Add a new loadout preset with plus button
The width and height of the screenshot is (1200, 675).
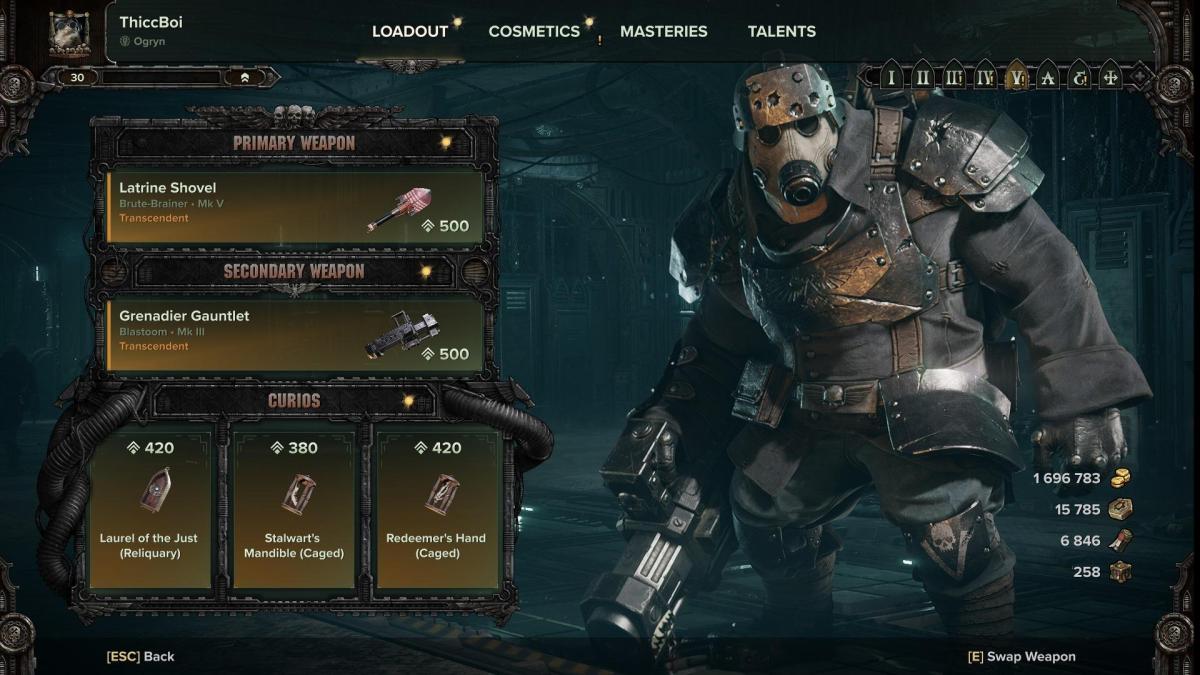(1139, 77)
